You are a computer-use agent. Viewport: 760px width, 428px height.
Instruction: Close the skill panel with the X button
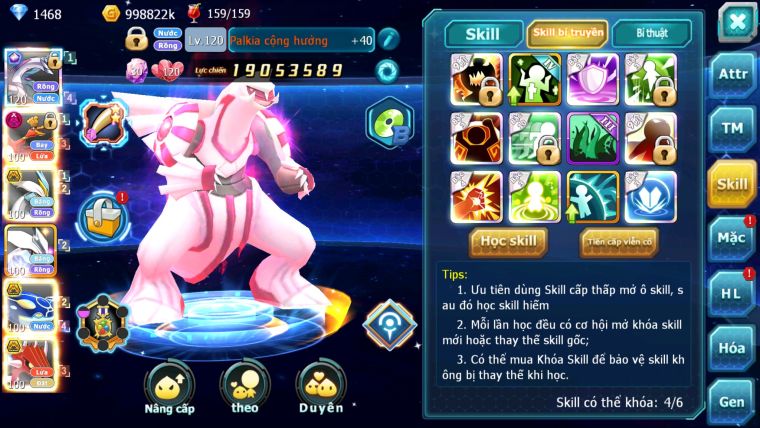pyautogui.click(x=735, y=22)
